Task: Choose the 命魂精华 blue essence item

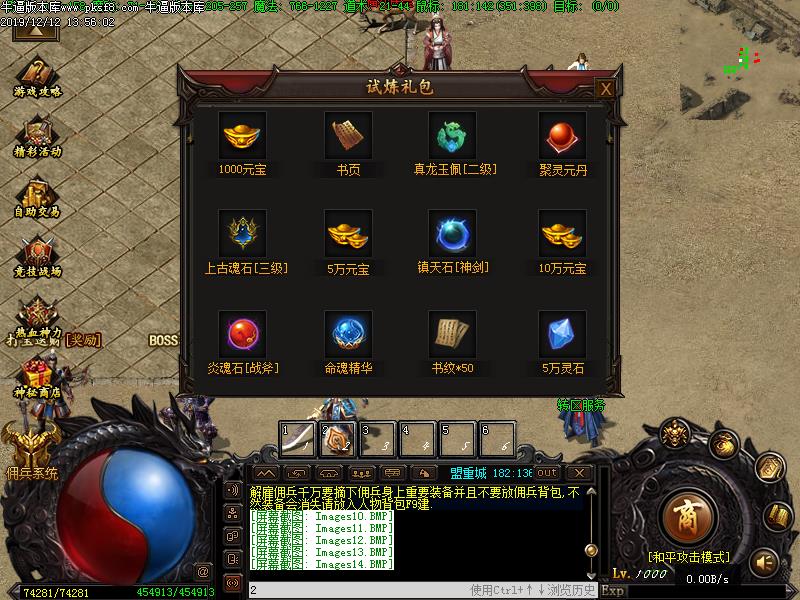Action: click(348, 333)
